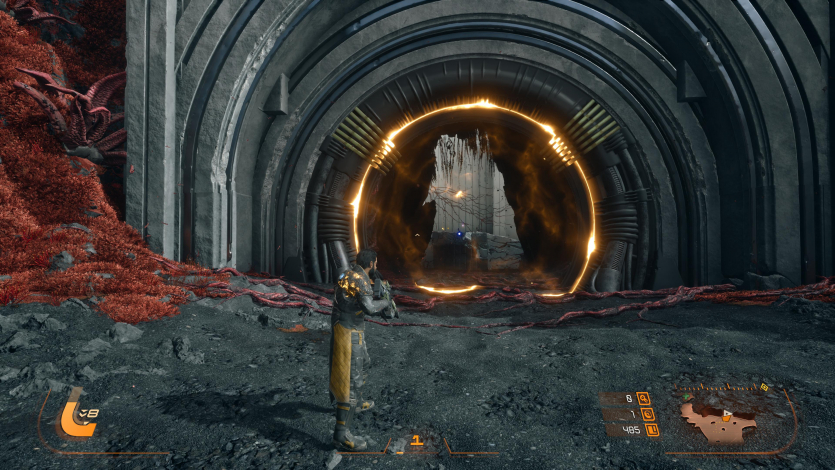835x470 pixels.
Task: Select the equipped weapon icon
Action: pyautogui.click(x=73, y=412)
